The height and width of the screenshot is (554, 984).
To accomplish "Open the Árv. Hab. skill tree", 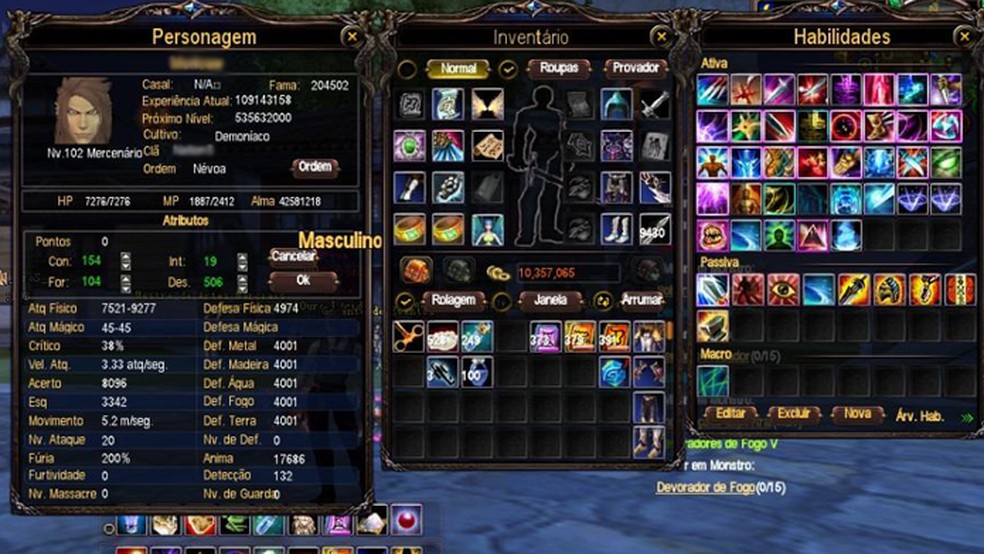I will tap(920, 414).
